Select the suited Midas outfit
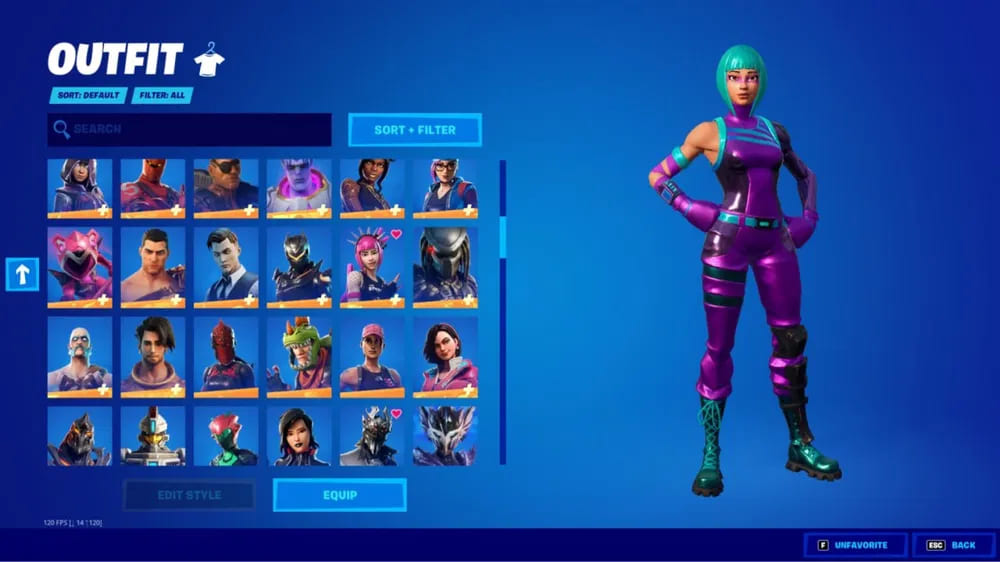This screenshot has height=562, width=1000. (x=226, y=266)
